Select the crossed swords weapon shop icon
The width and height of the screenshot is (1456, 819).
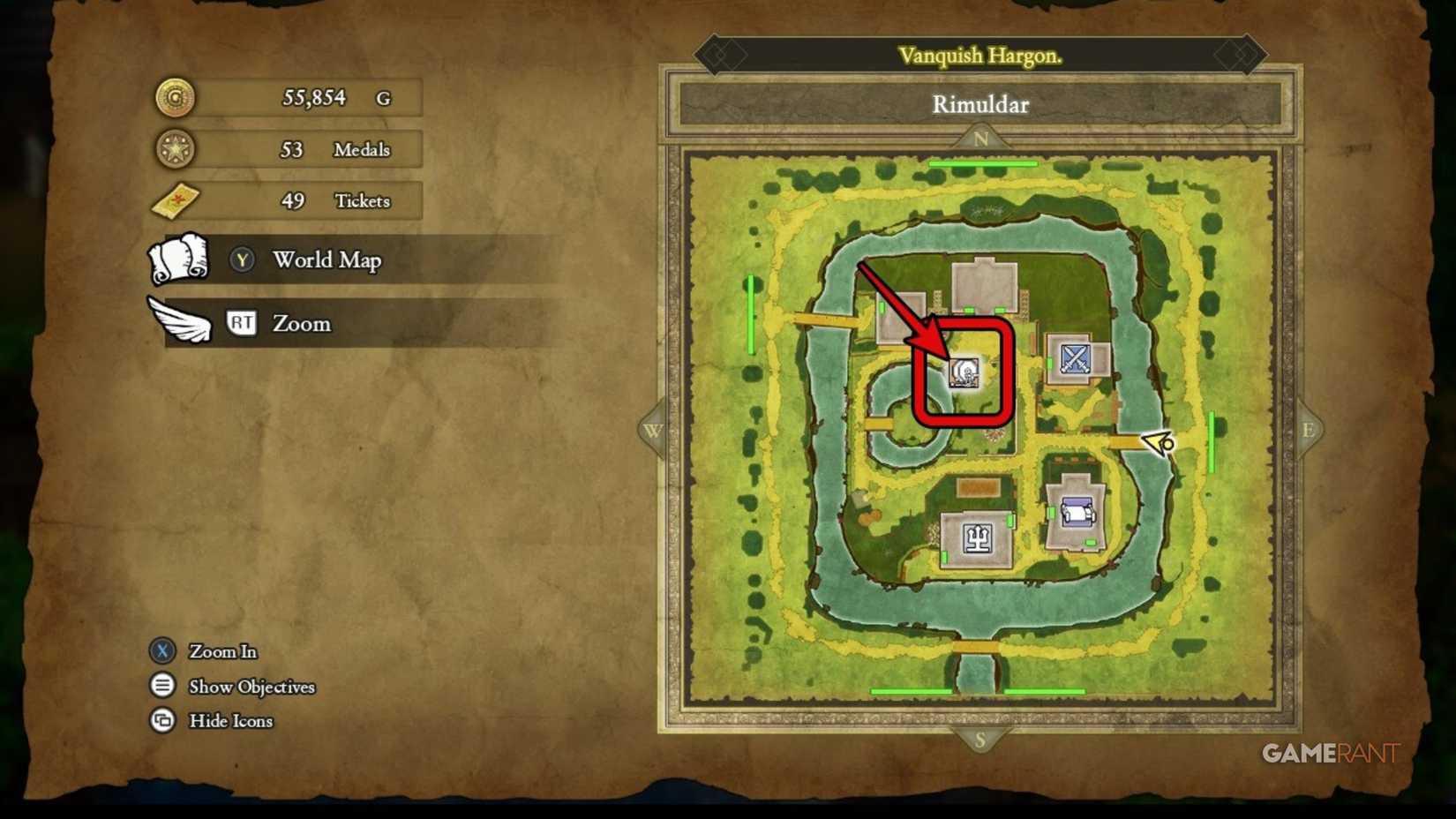[x=1074, y=358]
